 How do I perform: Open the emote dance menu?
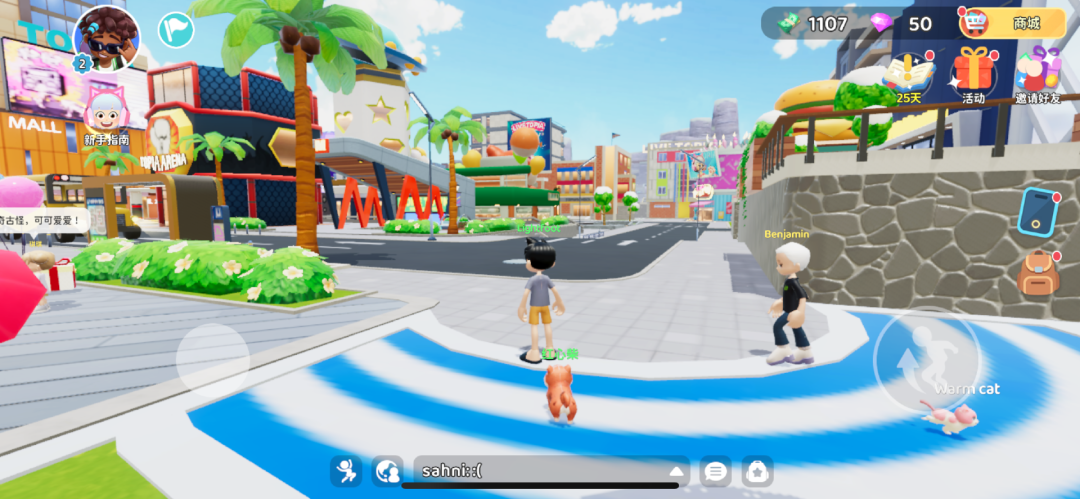346,470
